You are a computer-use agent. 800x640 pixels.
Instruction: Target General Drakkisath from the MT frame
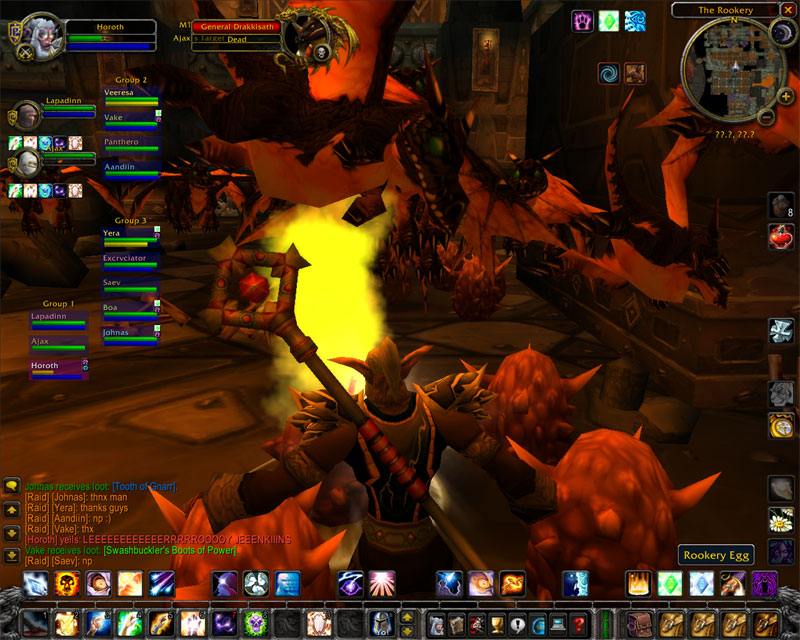[235, 27]
